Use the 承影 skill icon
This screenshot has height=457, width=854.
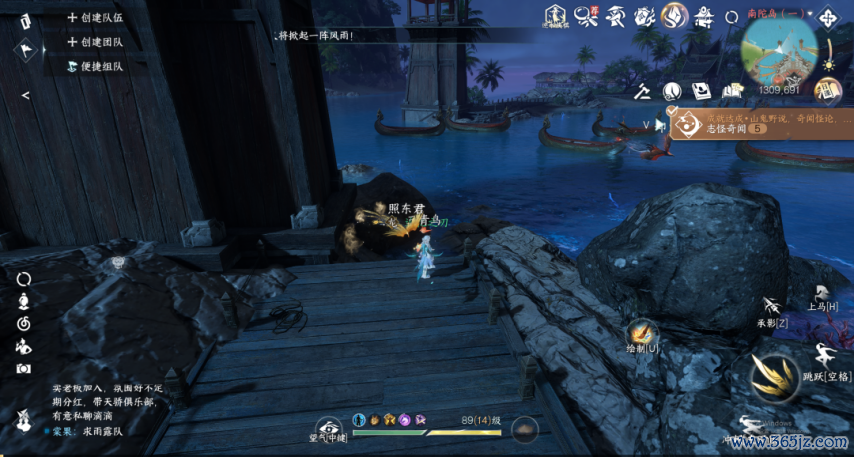771,306
